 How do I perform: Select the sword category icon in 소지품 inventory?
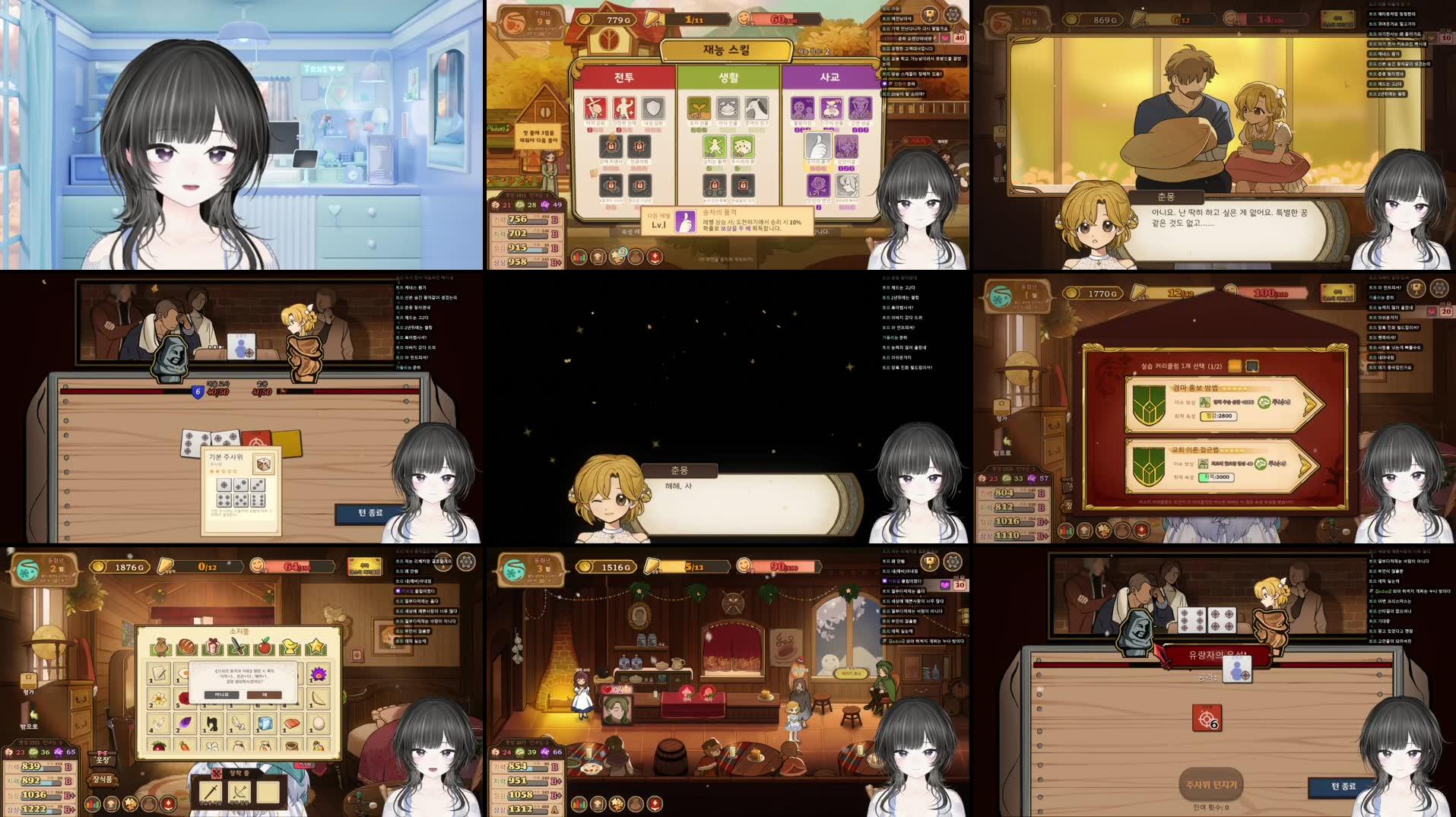[236, 646]
